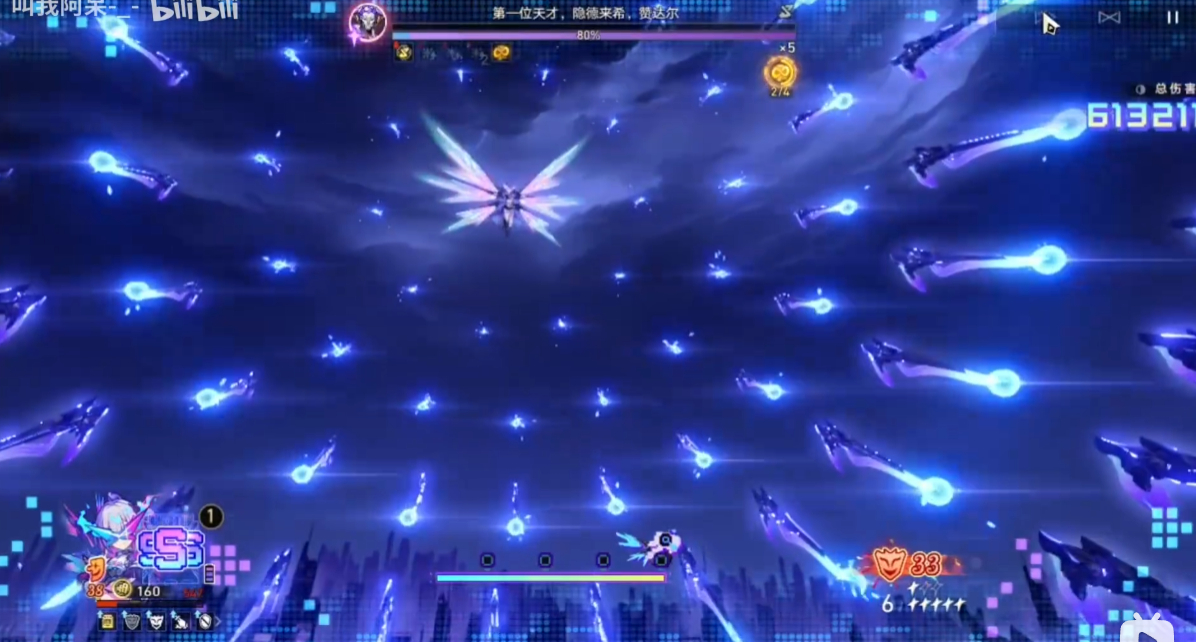Pause the battle with the pause button
Image resolution: width=1196 pixels, height=642 pixels.
[1171, 17]
